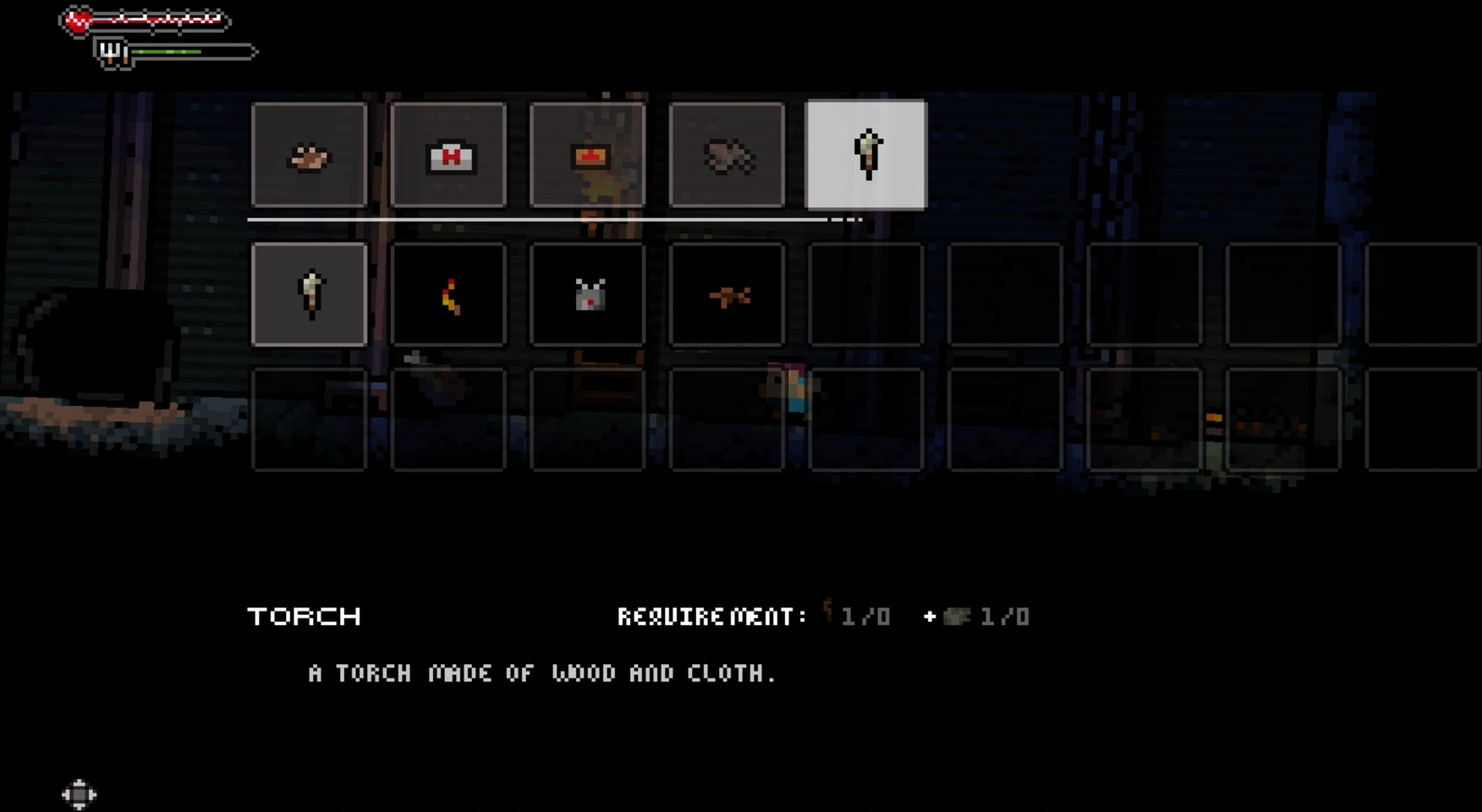Viewport: 1482px width, 812px height.
Task: Select the gray armor vest slot
Action: [x=588, y=294]
